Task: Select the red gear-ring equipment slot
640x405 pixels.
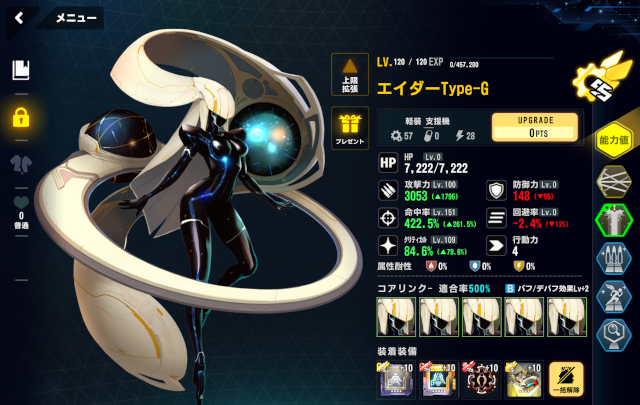Action: click(482, 380)
